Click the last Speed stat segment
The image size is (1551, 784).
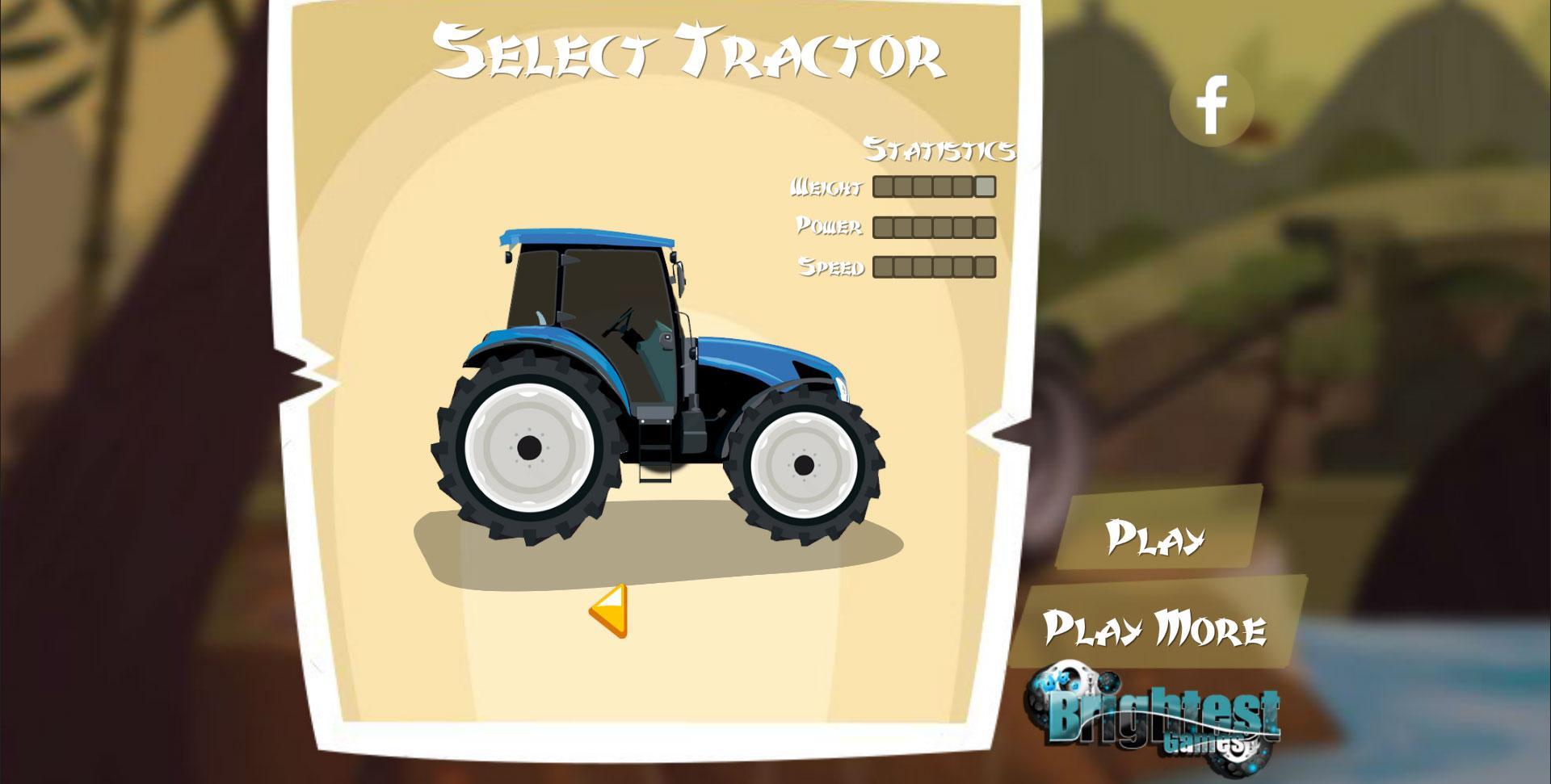(x=983, y=266)
